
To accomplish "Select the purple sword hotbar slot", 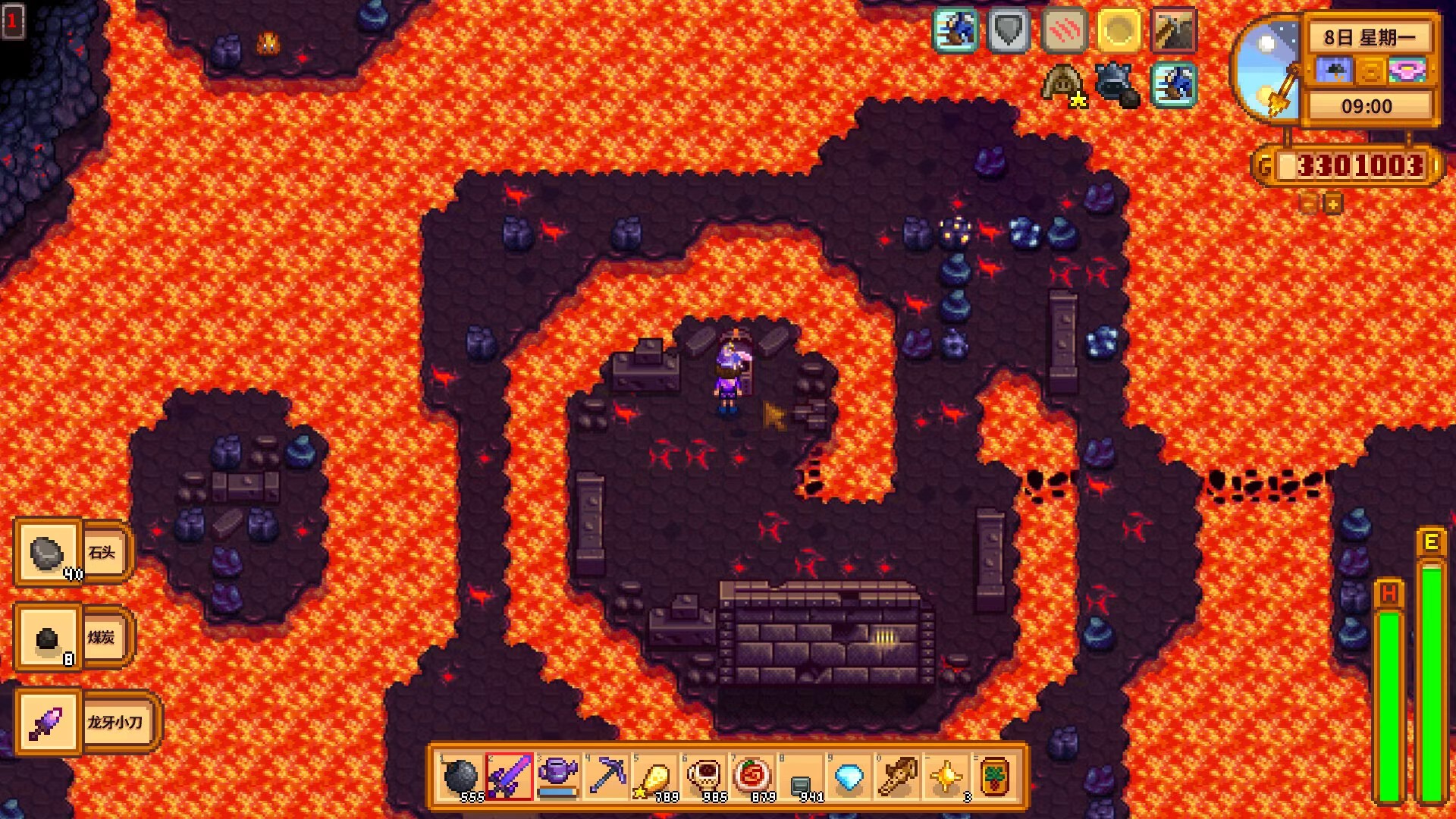I will click(x=510, y=777).
